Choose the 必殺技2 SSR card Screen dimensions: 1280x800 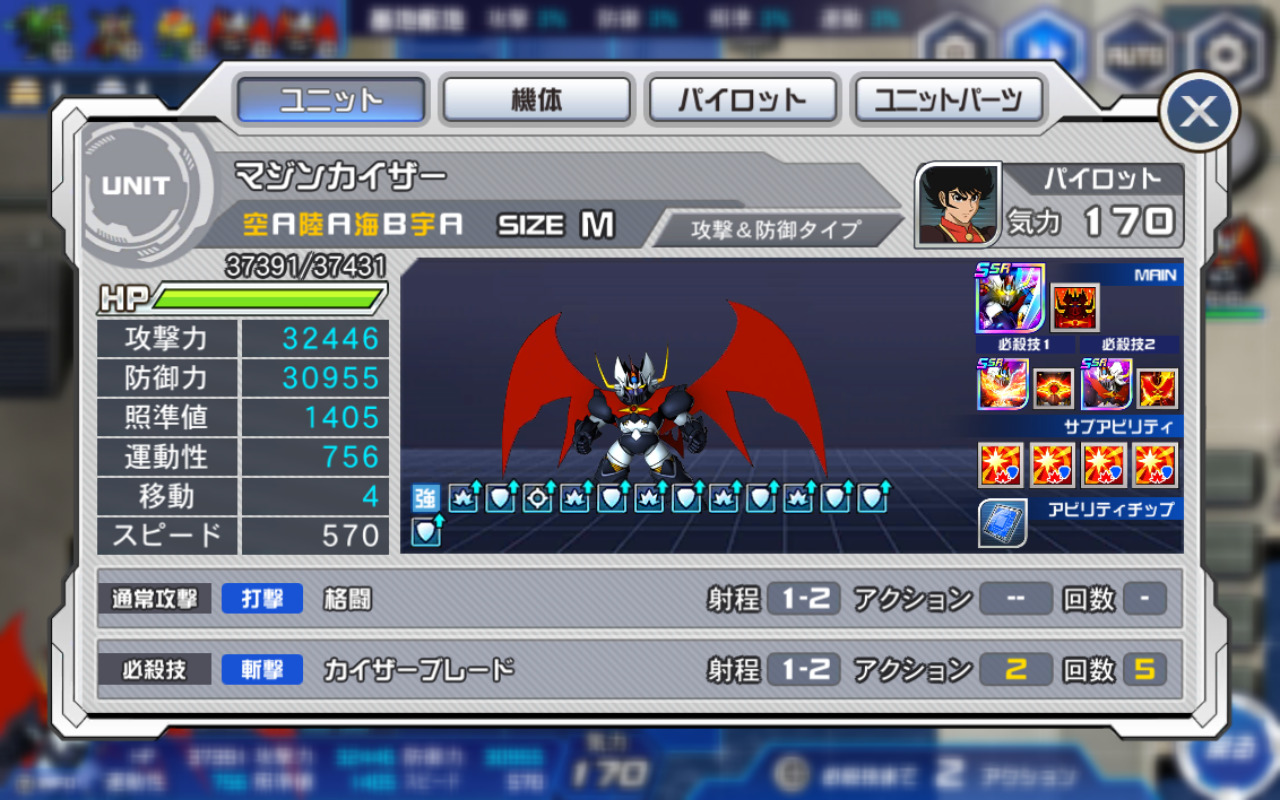pyautogui.click(x=1106, y=385)
